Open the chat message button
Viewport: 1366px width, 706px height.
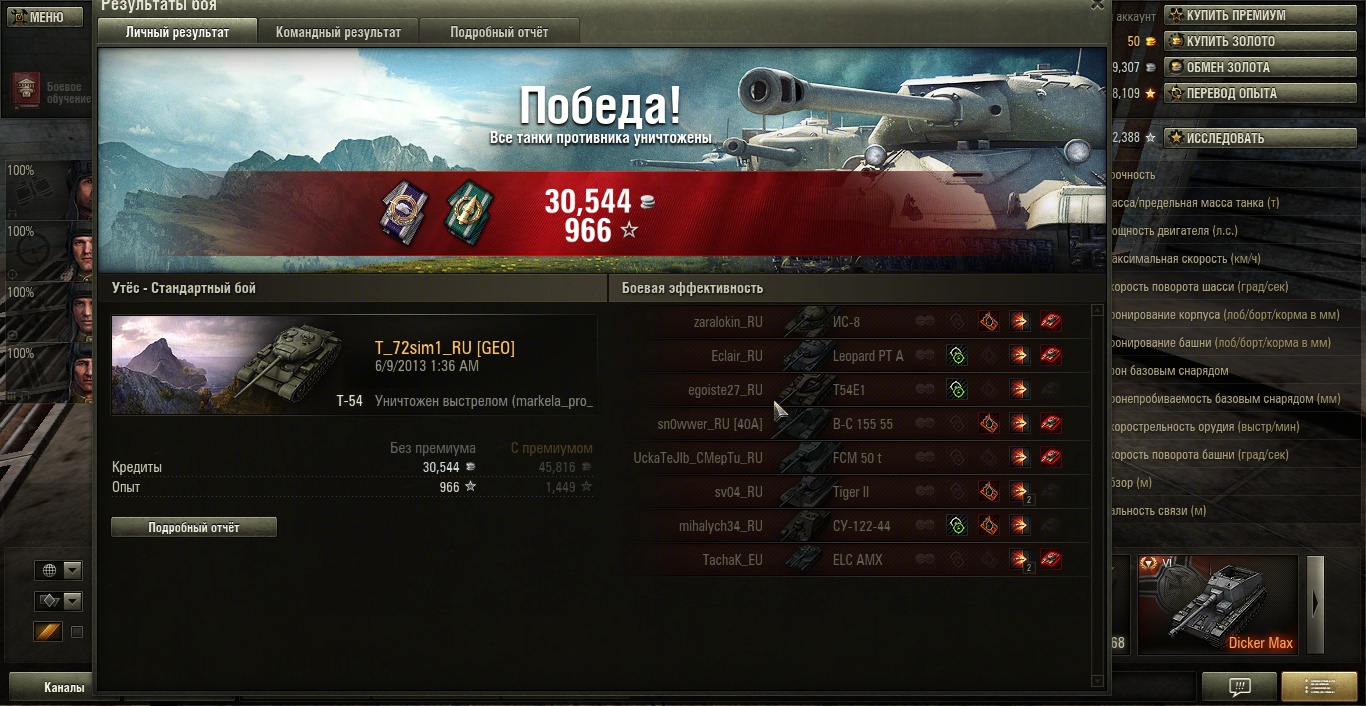click(x=1239, y=687)
